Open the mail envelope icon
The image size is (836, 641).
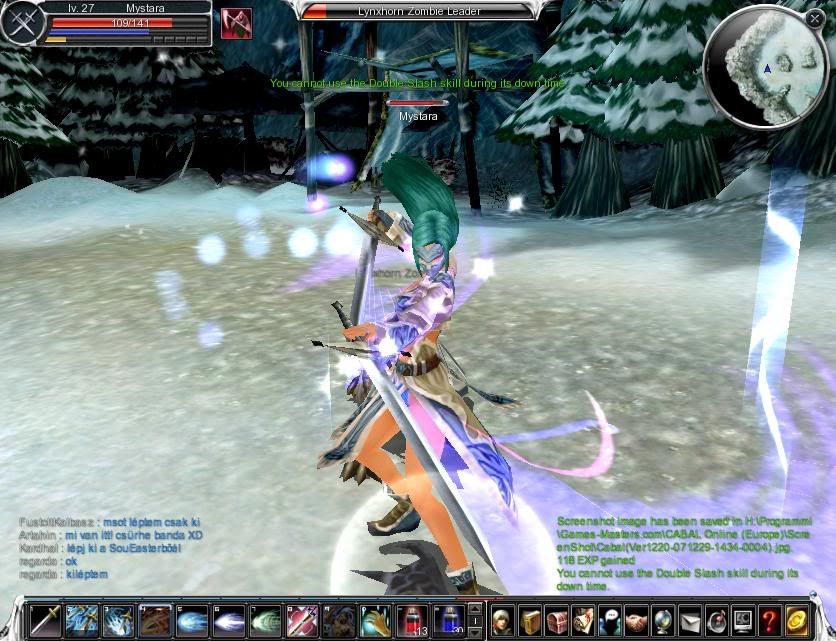tap(691, 620)
